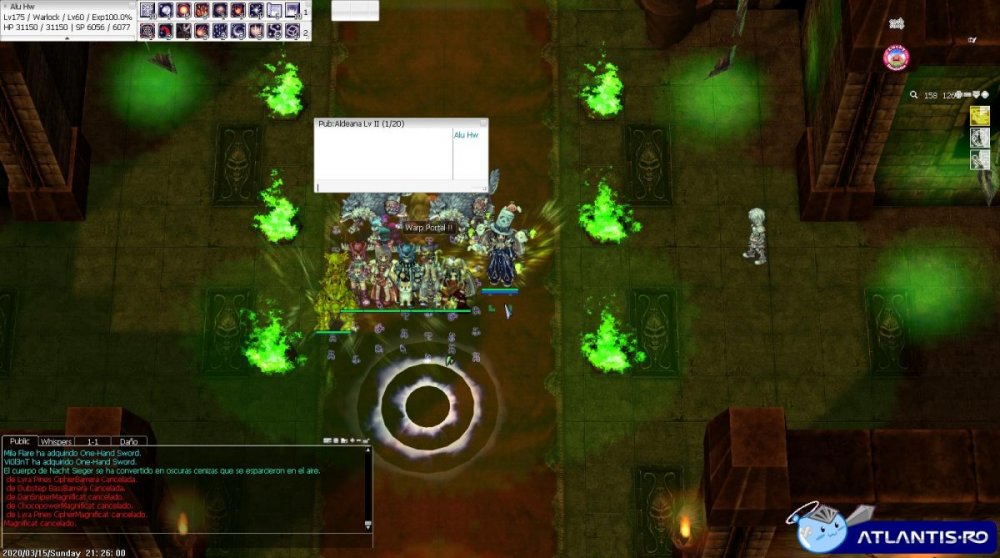This screenshot has height=558, width=1000.
Task: Select the yellow status icon on the right
Action: coord(980,116)
